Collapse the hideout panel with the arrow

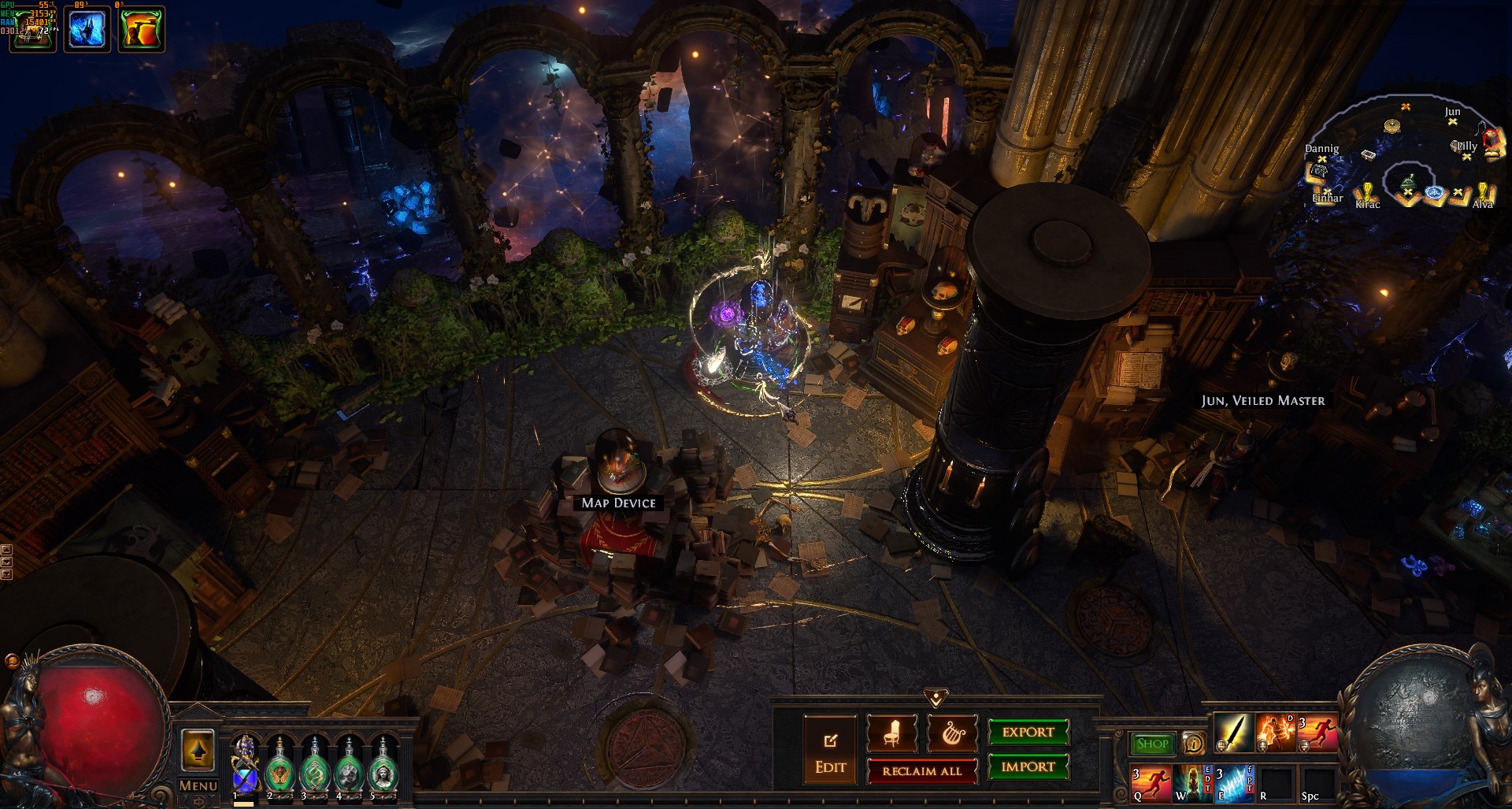pyautogui.click(x=936, y=698)
